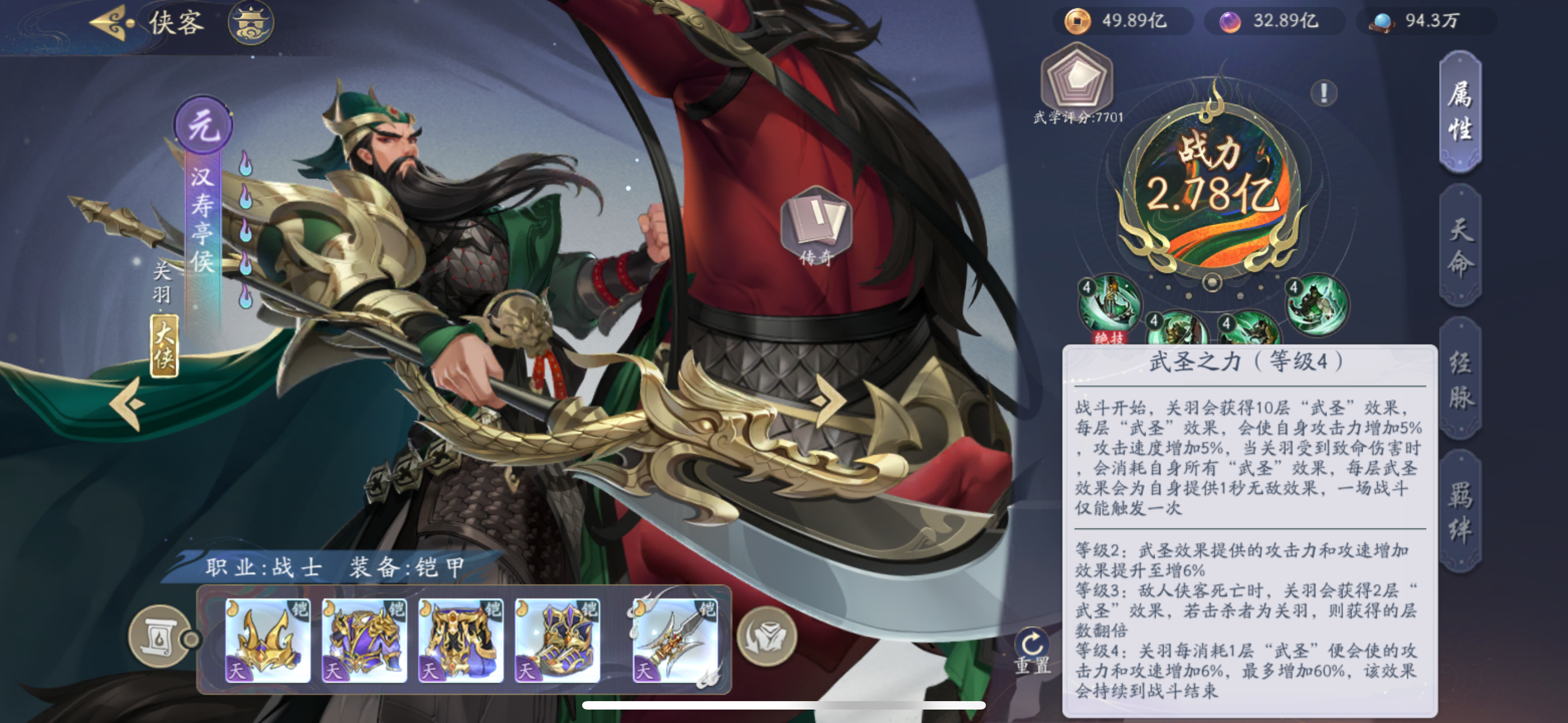1568x723 pixels.
Task: View the 武学评分 pentagon icon
Action: [1076, 79]
